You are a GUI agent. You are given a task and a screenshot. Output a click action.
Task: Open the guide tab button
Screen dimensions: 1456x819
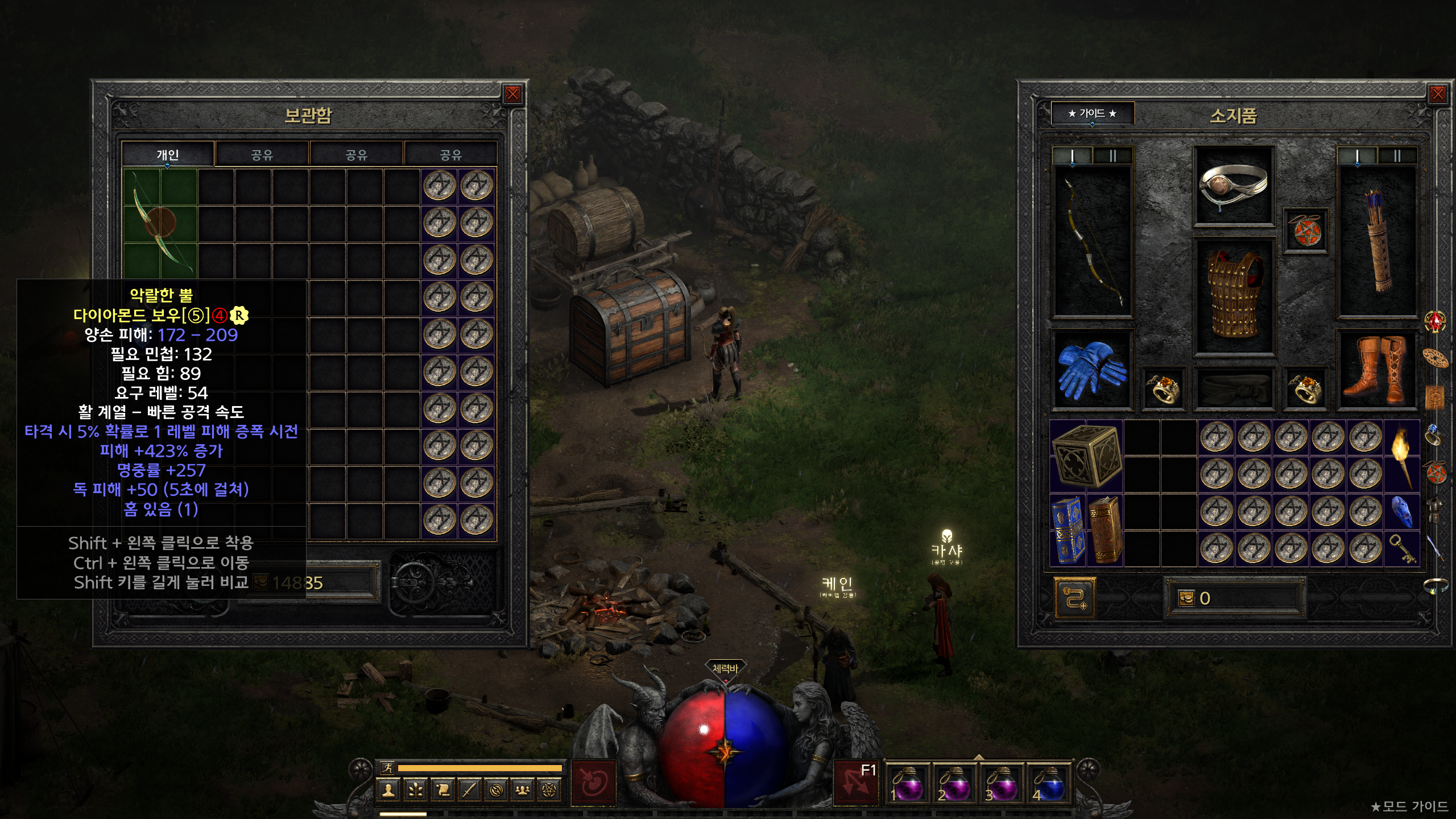pyautogui.click(x=1092, y=113)
